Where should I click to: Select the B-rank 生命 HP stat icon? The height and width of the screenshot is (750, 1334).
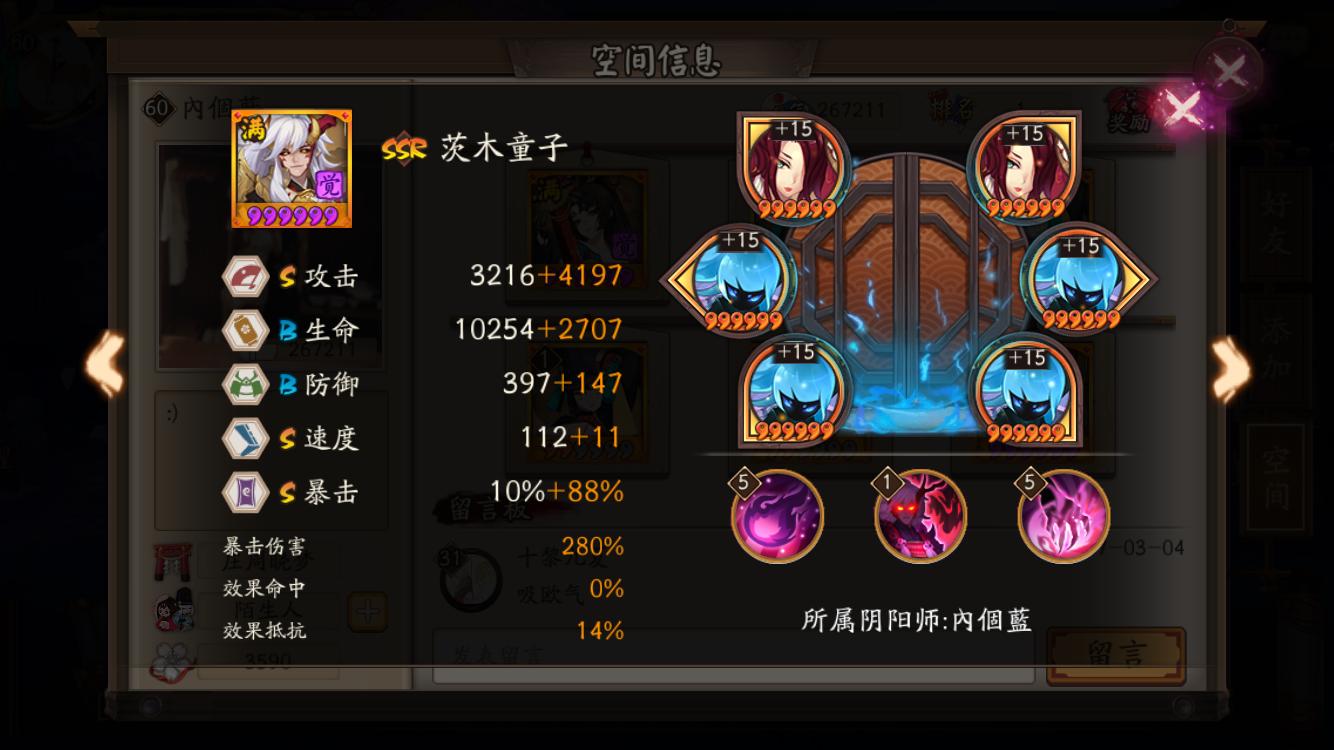247,330
